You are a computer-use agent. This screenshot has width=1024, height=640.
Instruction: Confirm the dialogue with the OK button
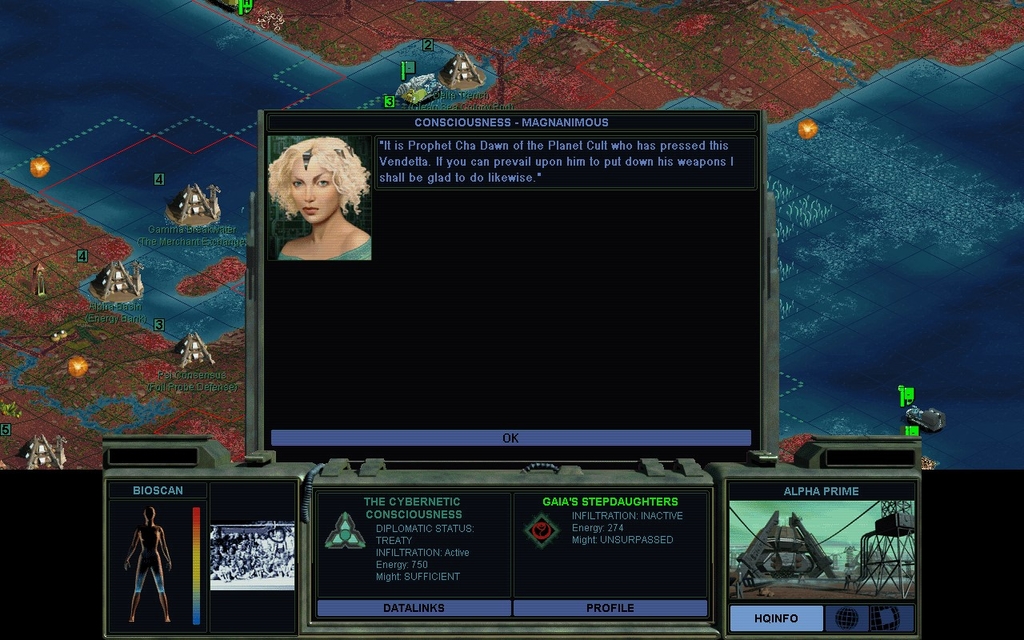click(x=510, y=438)
